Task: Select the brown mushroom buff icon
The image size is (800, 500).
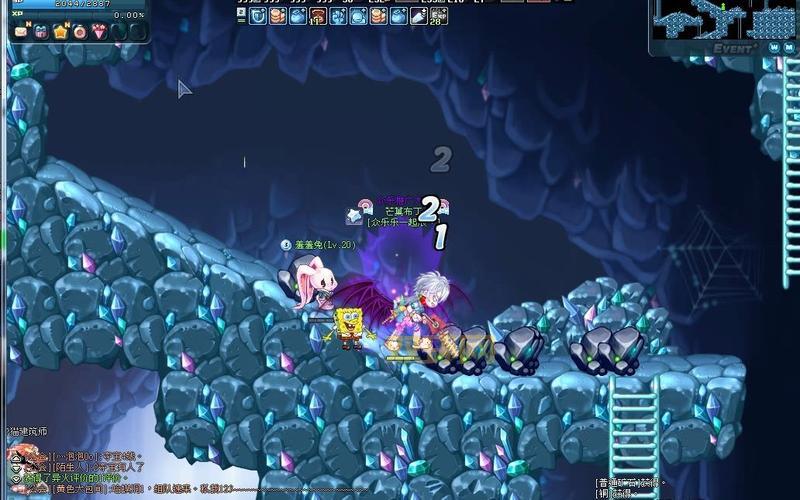Action: [x=318, y=16]
